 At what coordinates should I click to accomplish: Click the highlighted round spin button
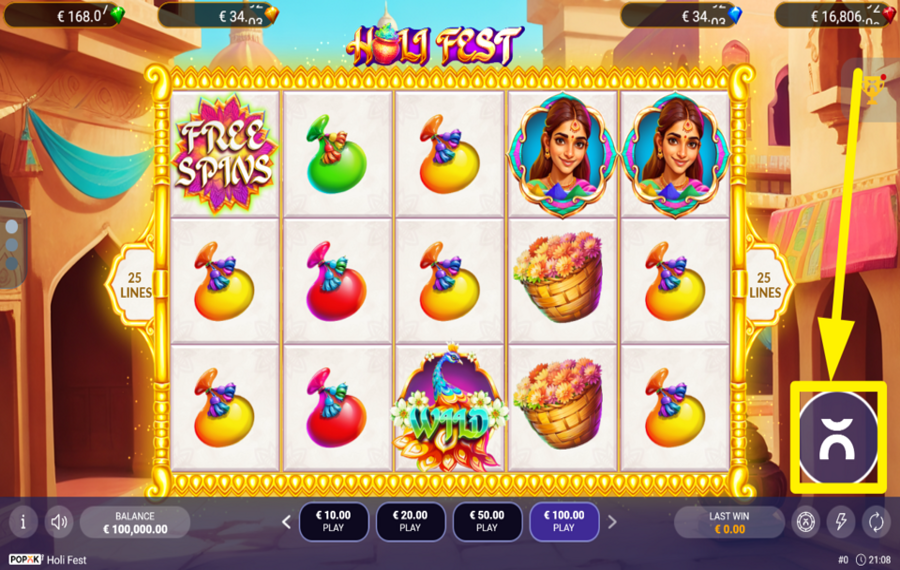coord(838,438)
